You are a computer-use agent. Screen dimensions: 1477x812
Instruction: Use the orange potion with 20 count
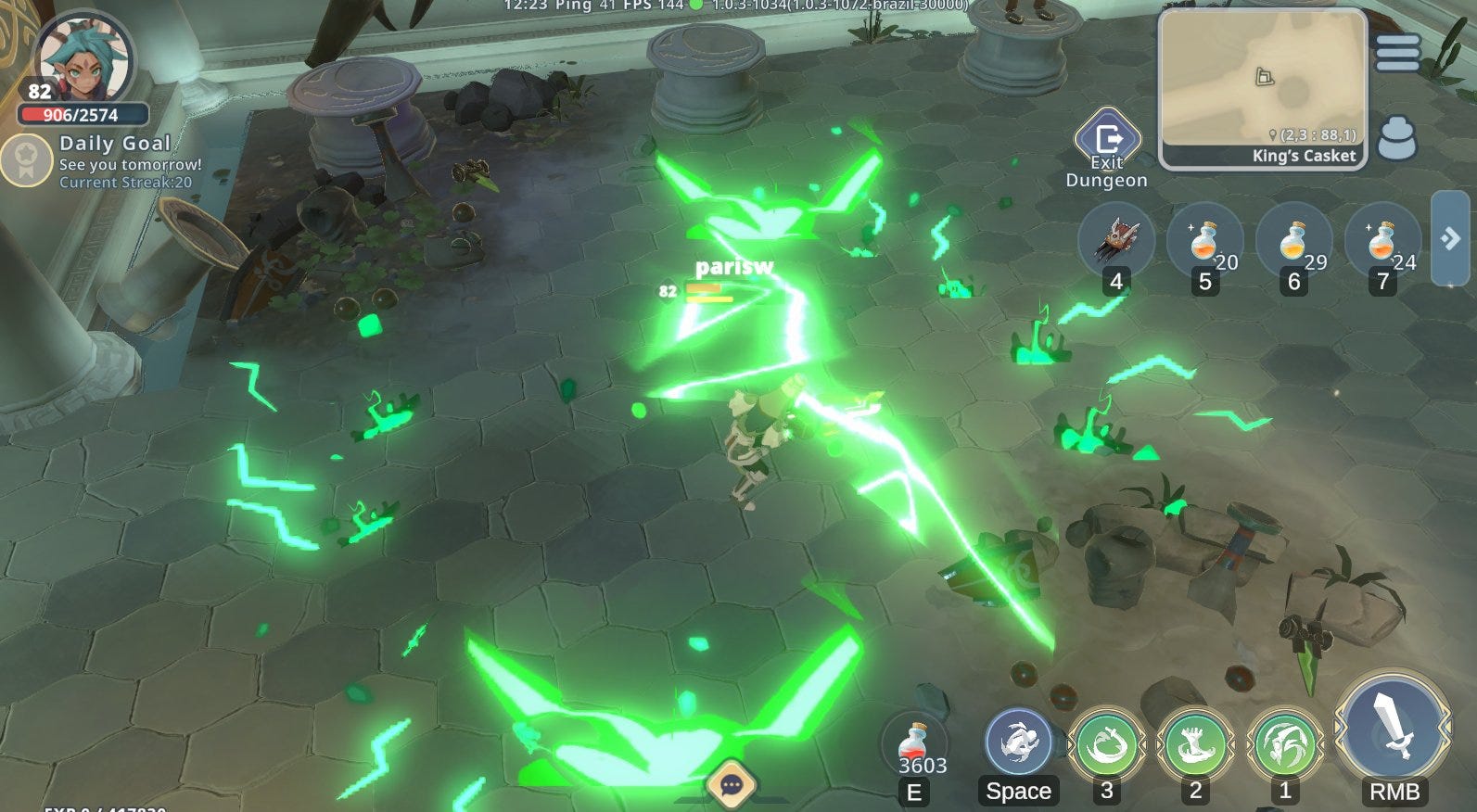coord(1204,240)
